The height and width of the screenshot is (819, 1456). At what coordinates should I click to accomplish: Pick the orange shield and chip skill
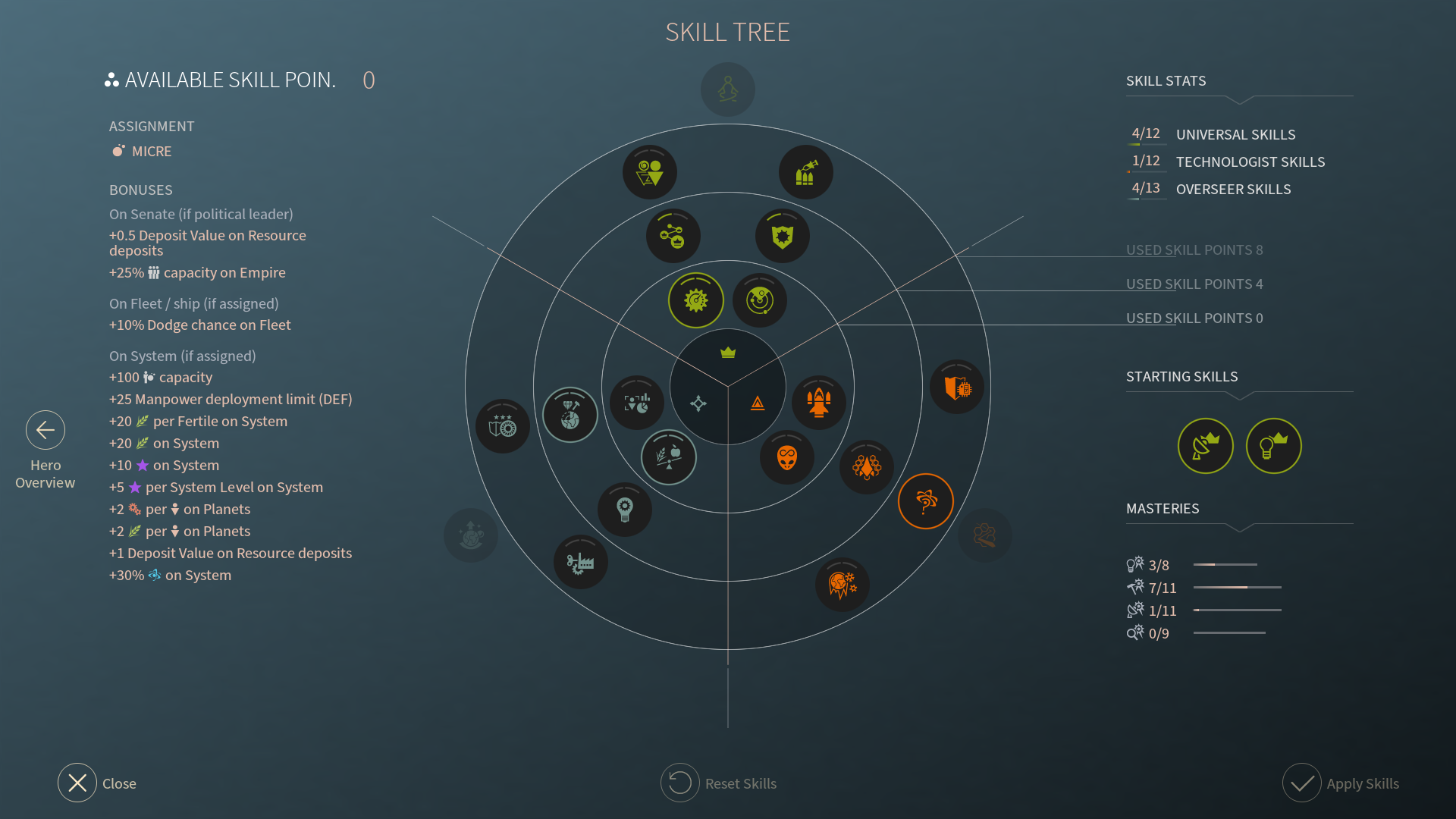coord(957,388)
